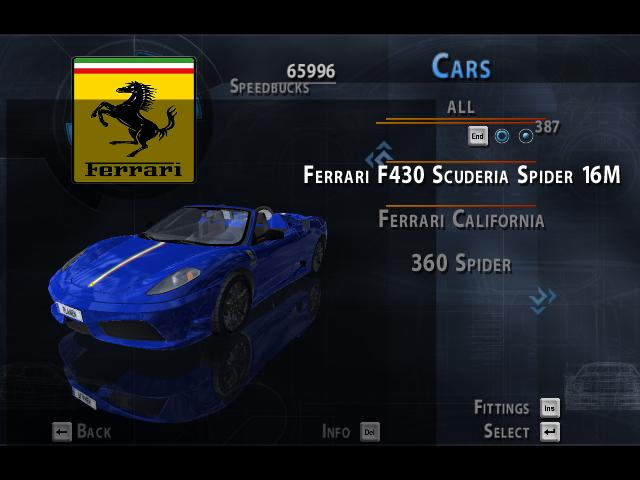Switch the ALL car category filter
The height and width of the screenshot is (480, 640).
[x=461, y=107]
